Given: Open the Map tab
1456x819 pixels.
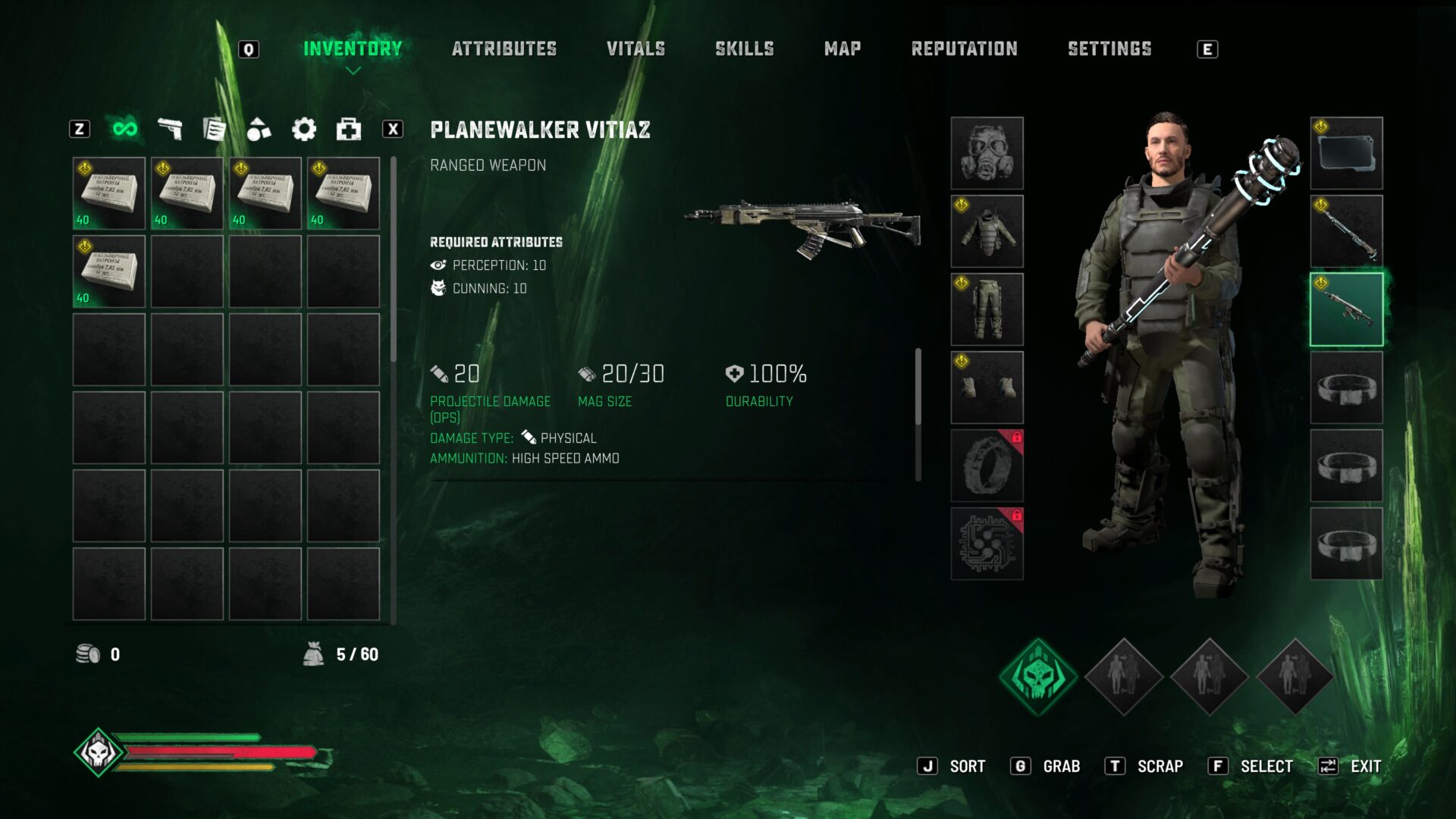Looking at the screenshot, I should click(842, 49).
